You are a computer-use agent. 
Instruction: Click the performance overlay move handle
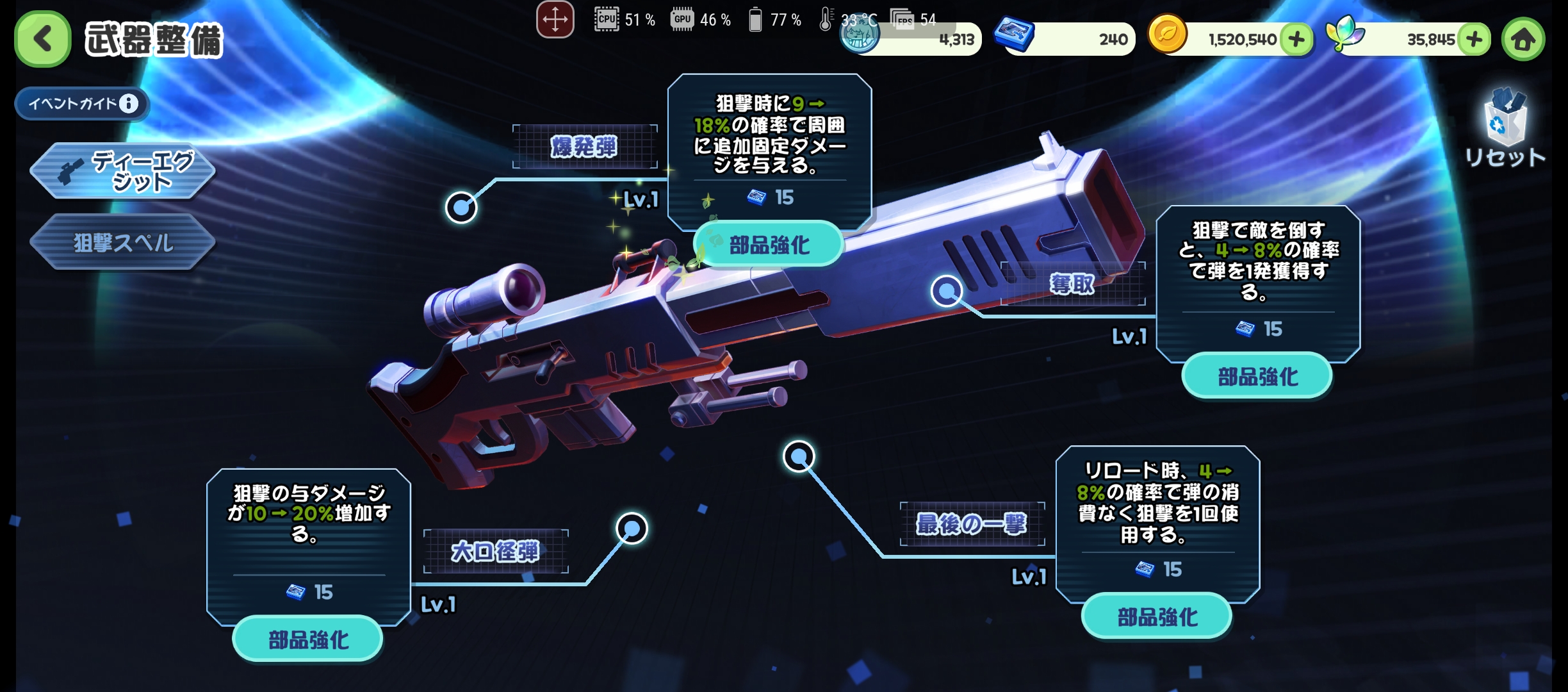click(555, 19)
